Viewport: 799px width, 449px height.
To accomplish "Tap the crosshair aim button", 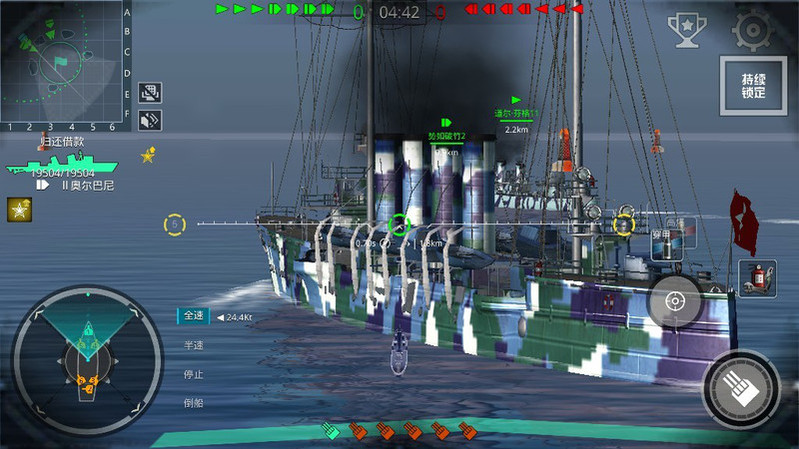I will coord(675,300).
